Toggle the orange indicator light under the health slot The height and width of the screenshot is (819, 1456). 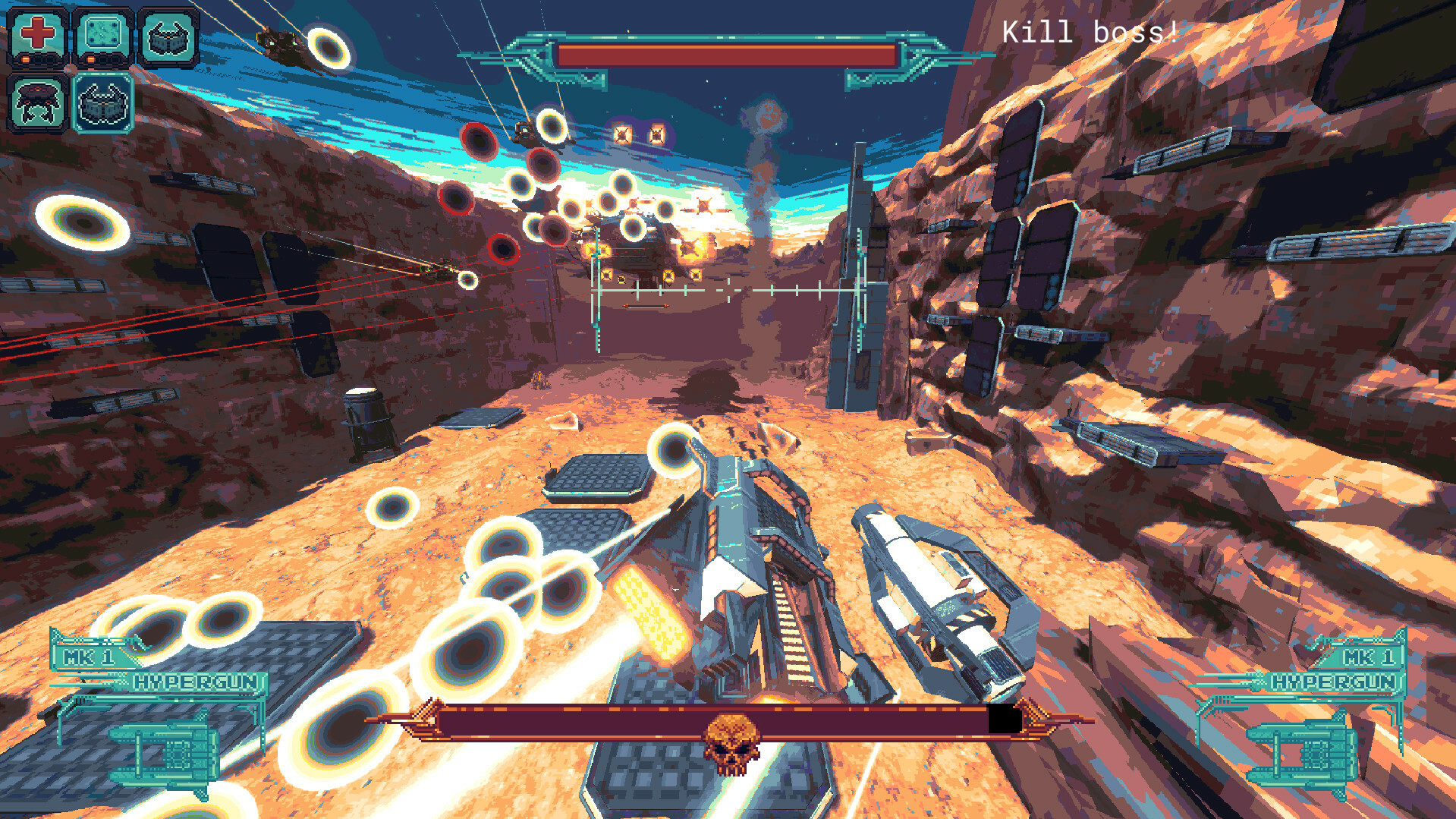click(x=25, y=59)
